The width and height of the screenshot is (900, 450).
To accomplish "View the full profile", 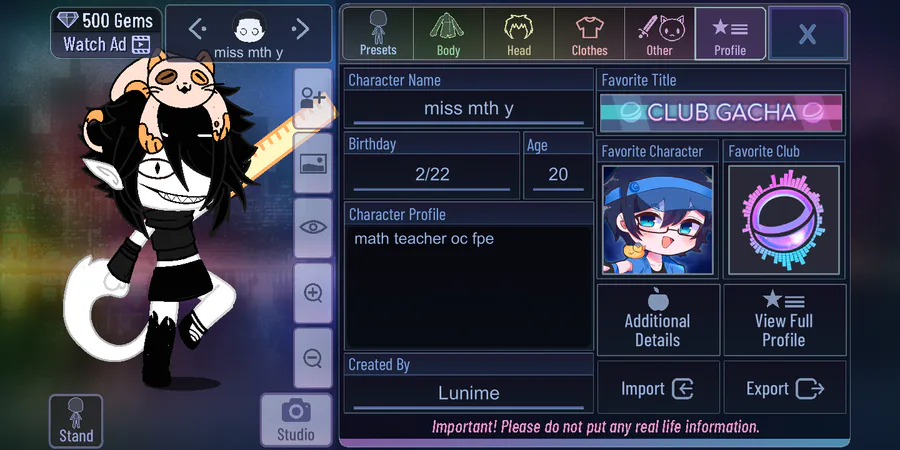I will click(784, 320).
